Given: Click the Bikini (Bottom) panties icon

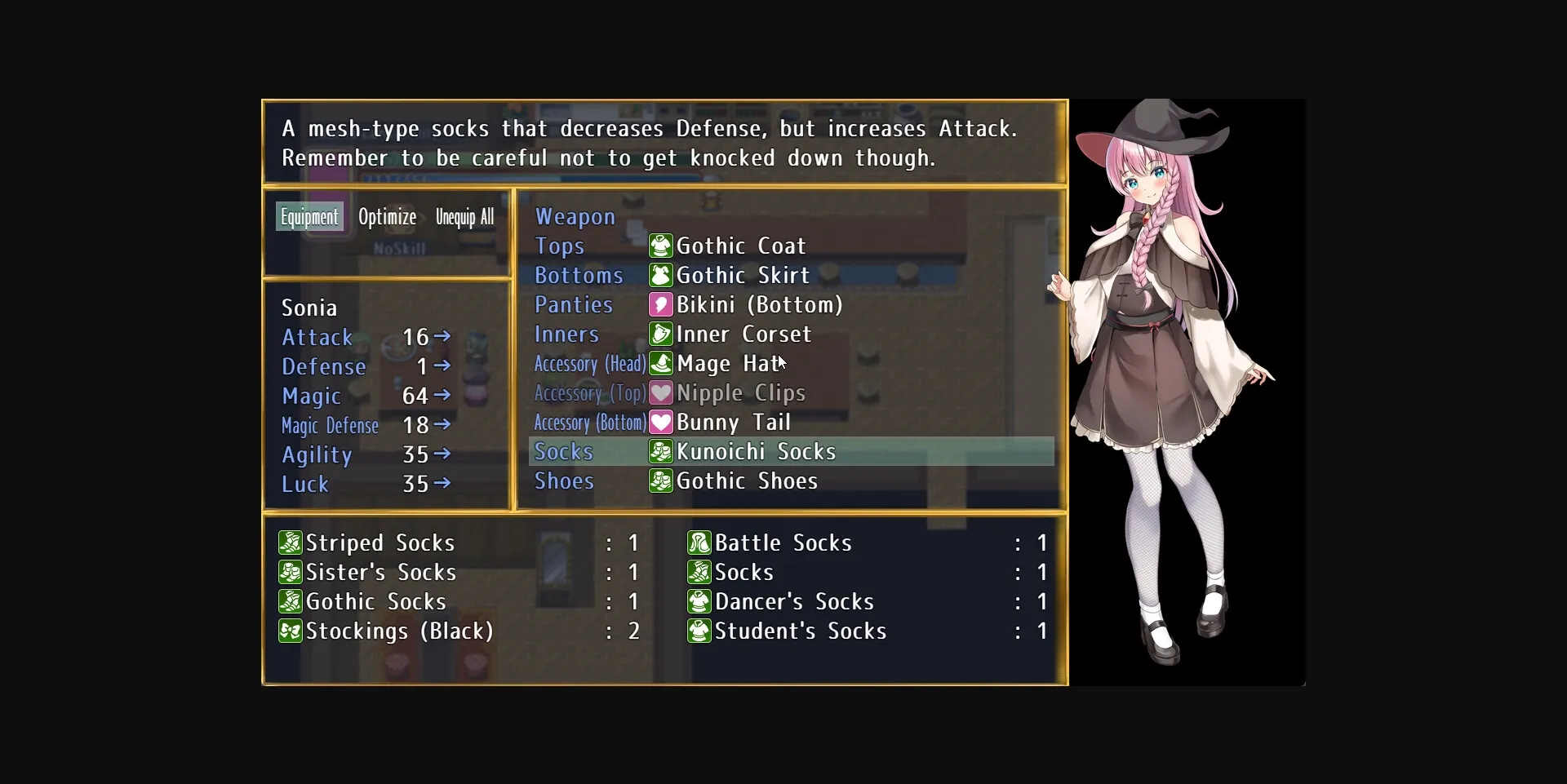Looking at the screenshot, I should tap(661, 304).
